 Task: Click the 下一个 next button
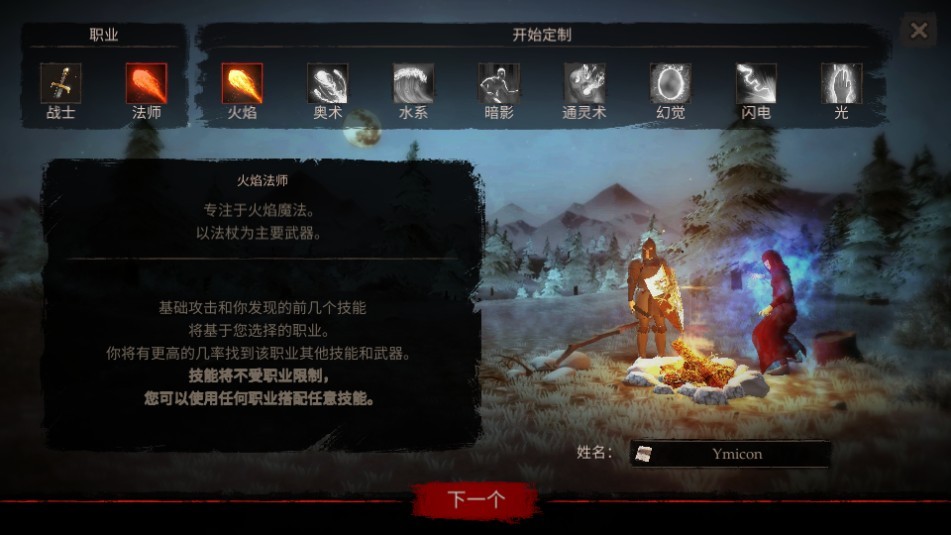pos(477,499)
